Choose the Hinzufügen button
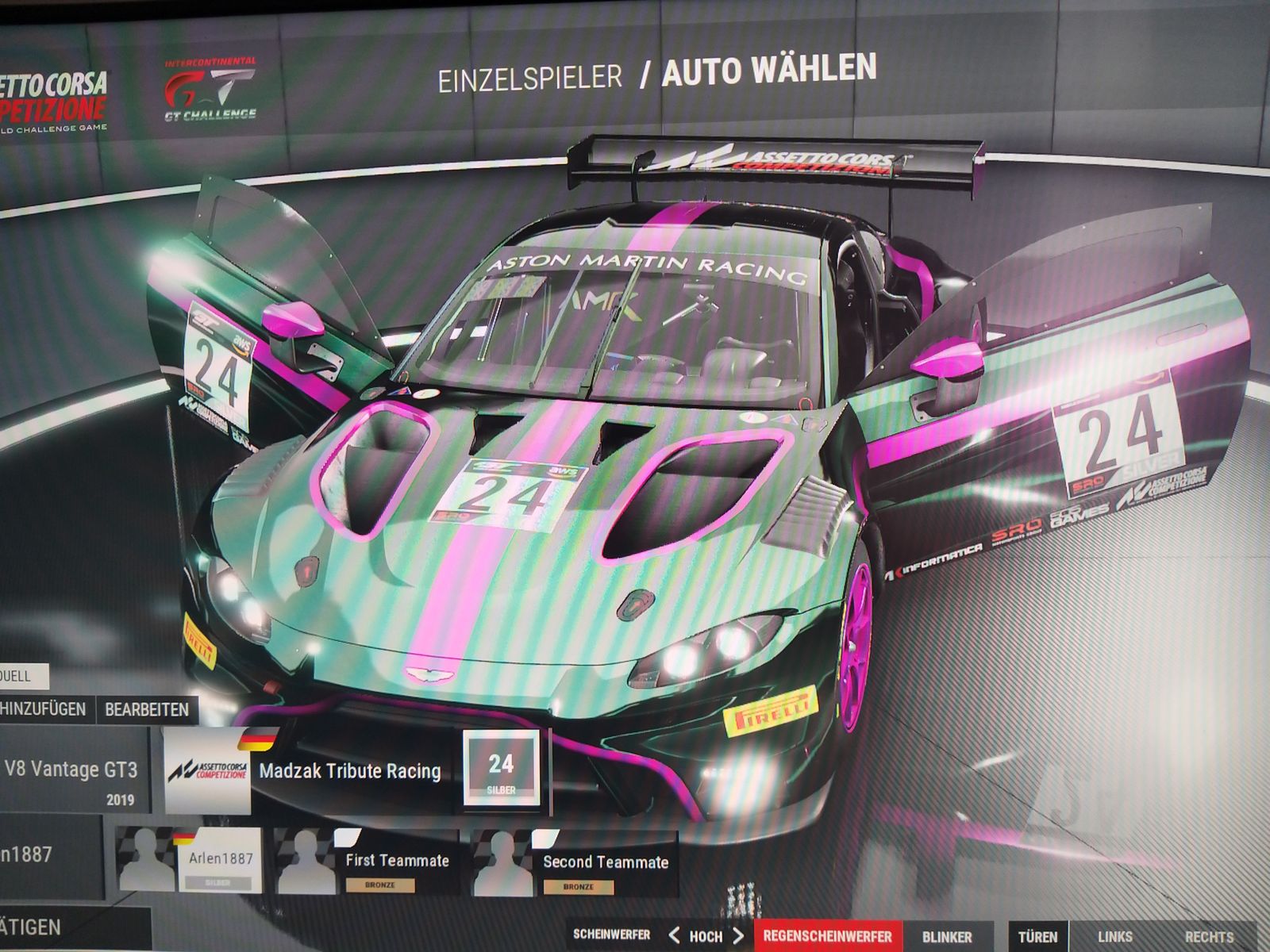The height and width of the screenshot is (952, 1270). 44,708
